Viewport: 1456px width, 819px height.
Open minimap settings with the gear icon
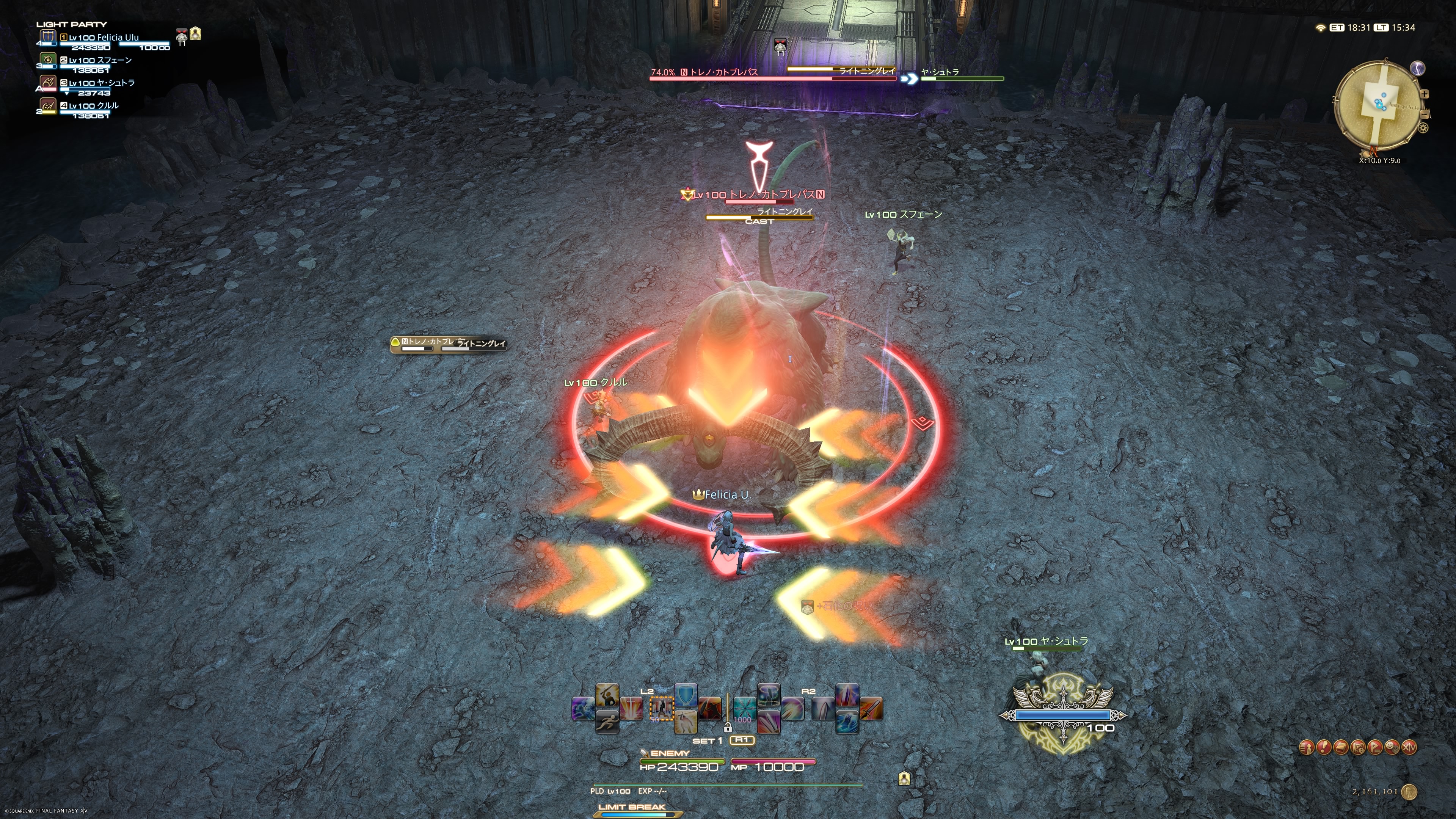coord(1423,128)
